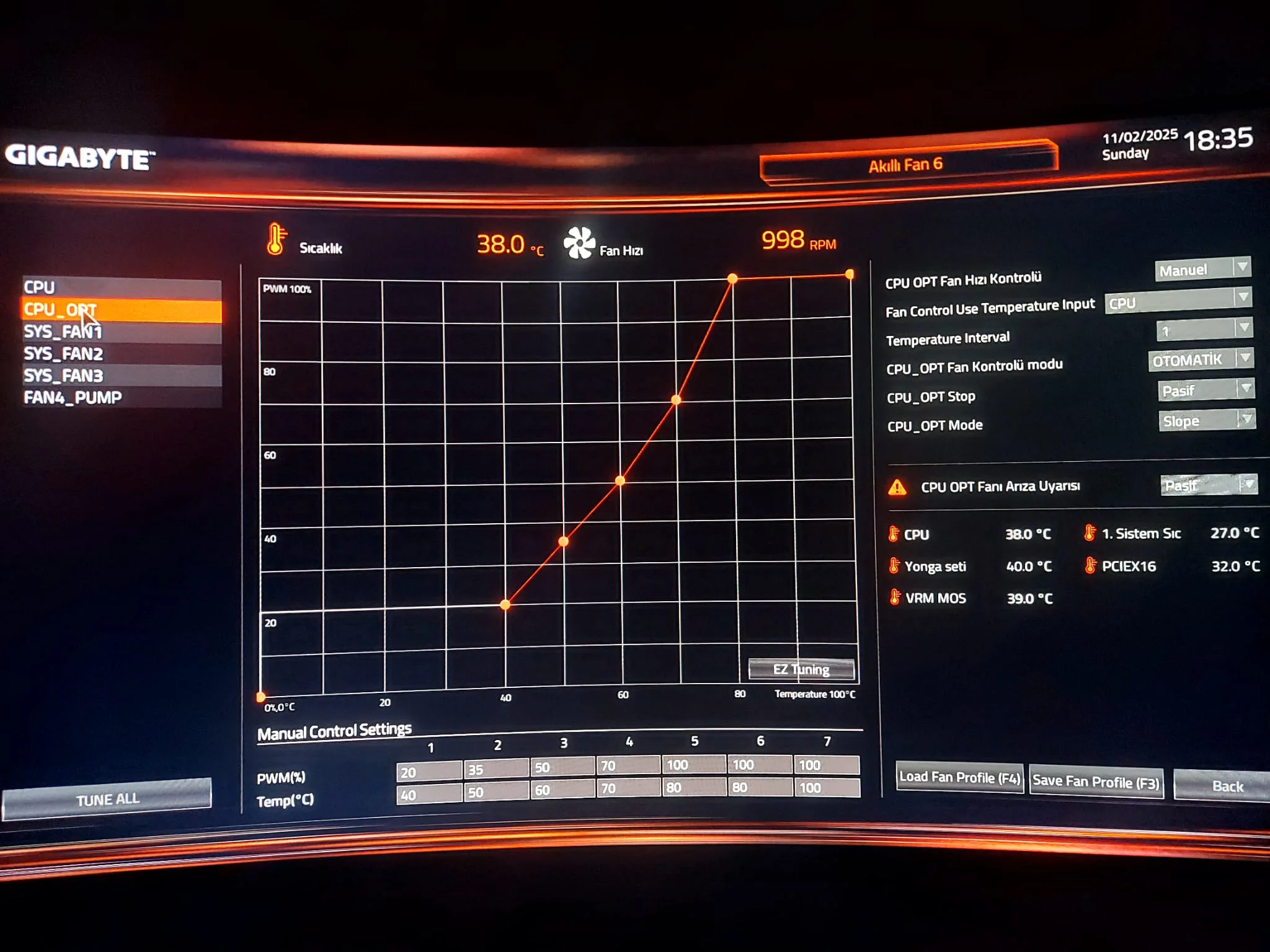Activate the EZ Tuning button
Screen dimensions: 1270x952
pos(801,669)
